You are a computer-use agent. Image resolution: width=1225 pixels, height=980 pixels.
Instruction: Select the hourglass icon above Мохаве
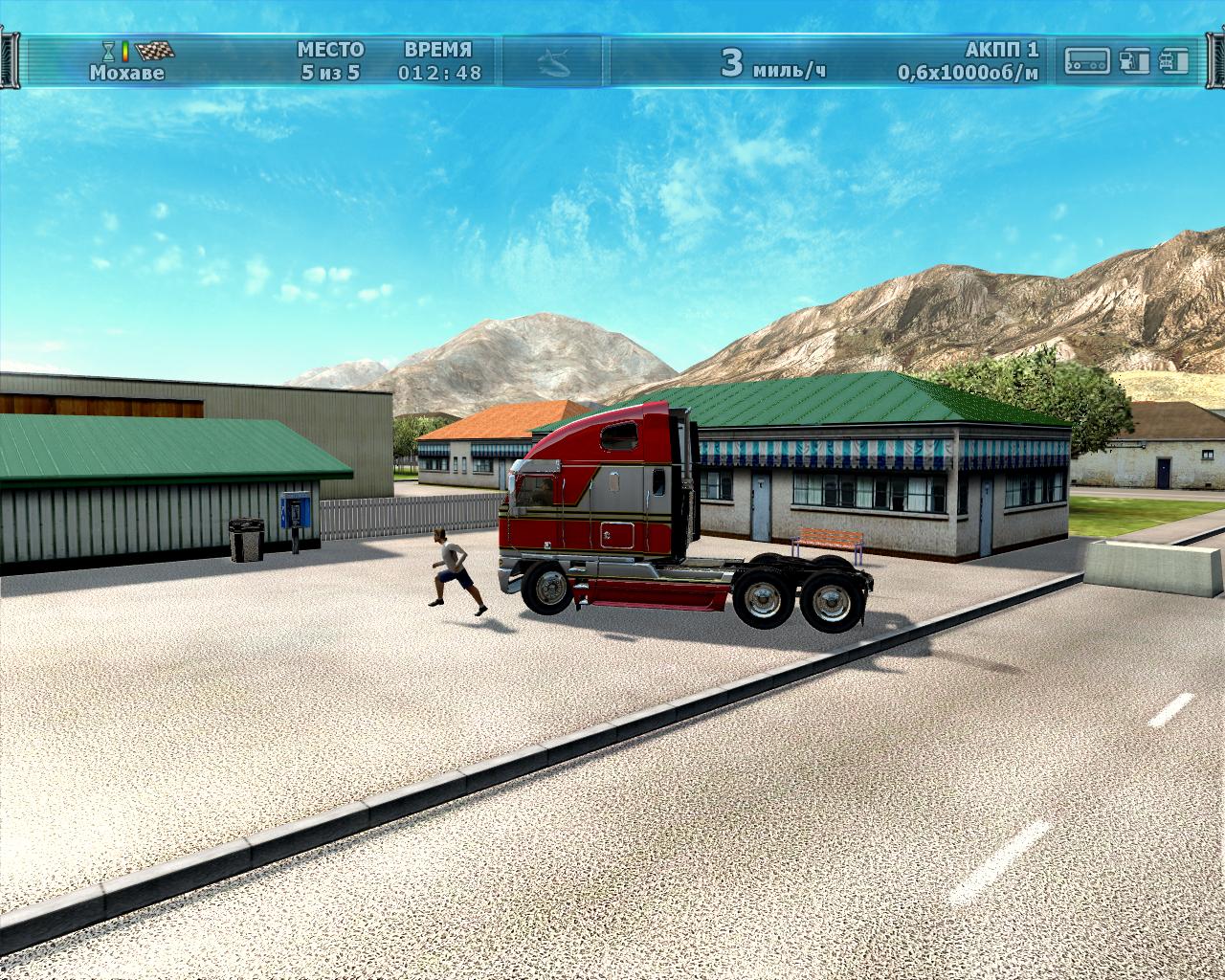109,51
